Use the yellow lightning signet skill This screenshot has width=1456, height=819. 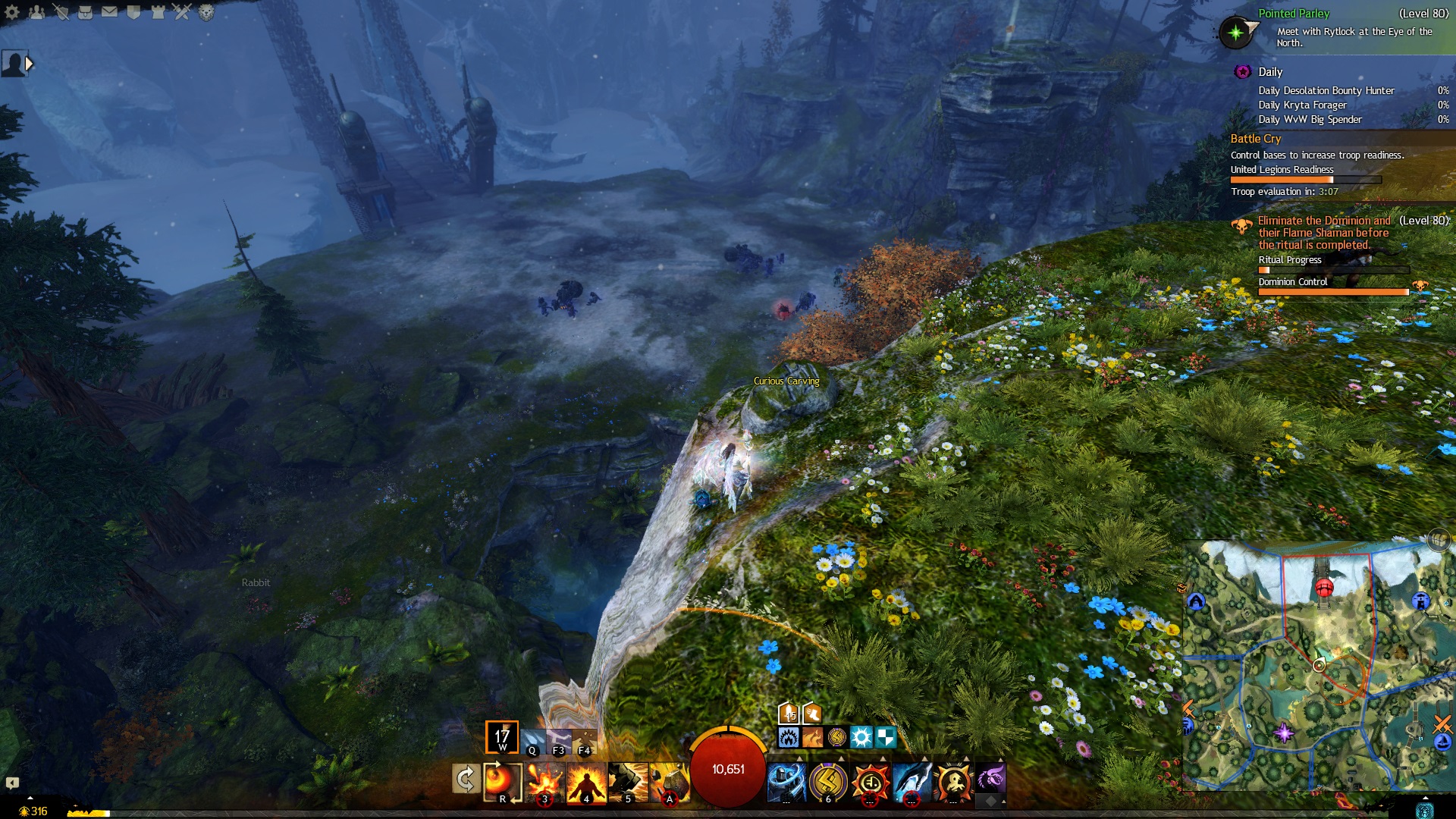pos(828,782)
